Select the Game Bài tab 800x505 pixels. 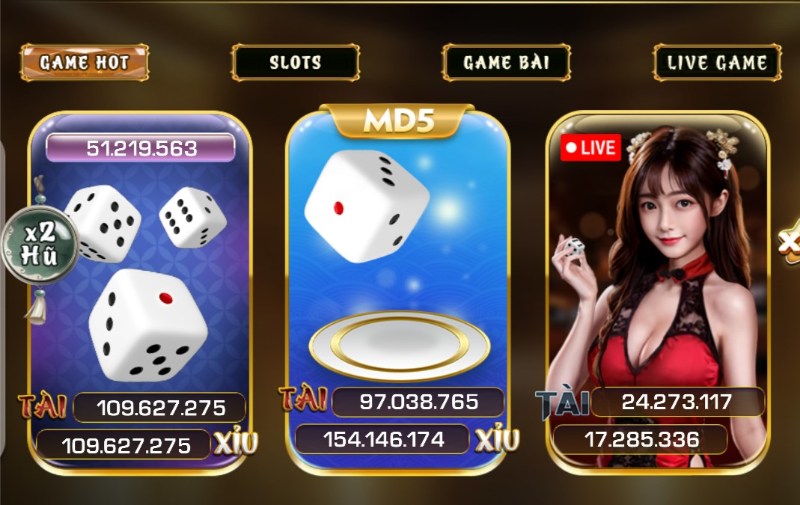pyautogui.click(x=507, y=62)
